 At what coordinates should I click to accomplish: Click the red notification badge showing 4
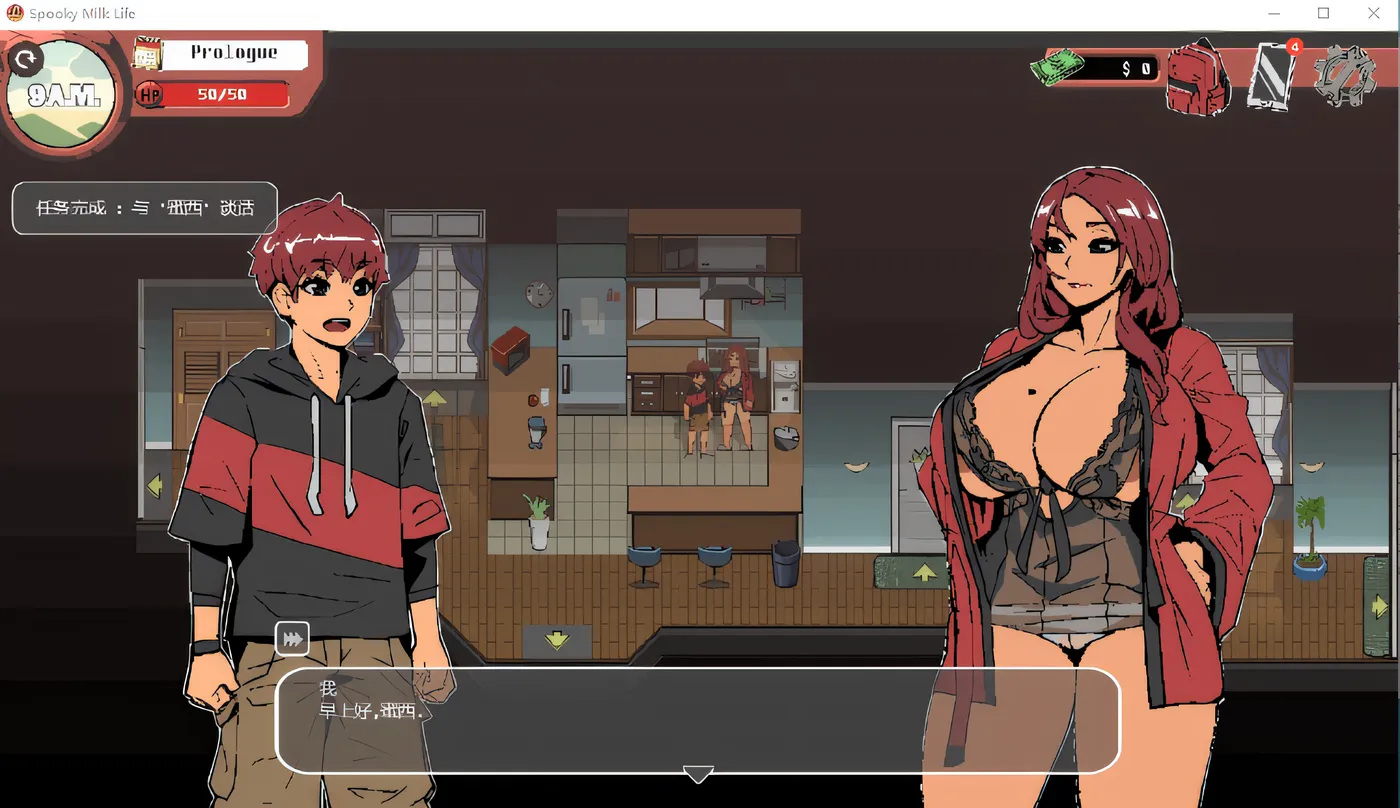pyautogui.click(x=1294, y=46)
